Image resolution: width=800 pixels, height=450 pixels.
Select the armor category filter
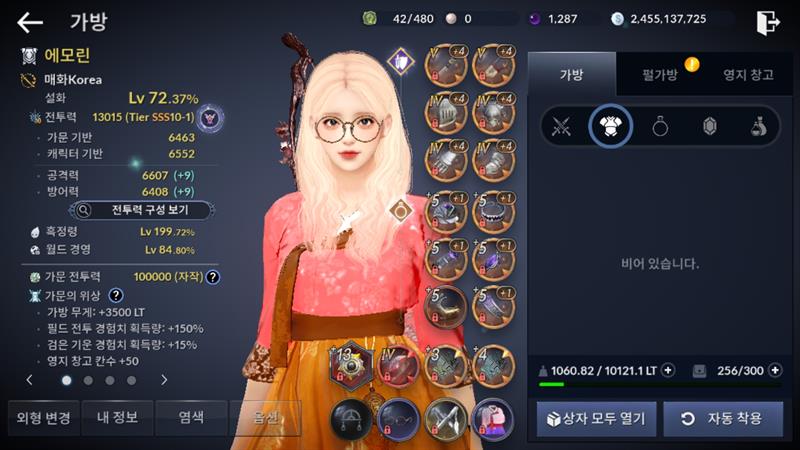610,126
